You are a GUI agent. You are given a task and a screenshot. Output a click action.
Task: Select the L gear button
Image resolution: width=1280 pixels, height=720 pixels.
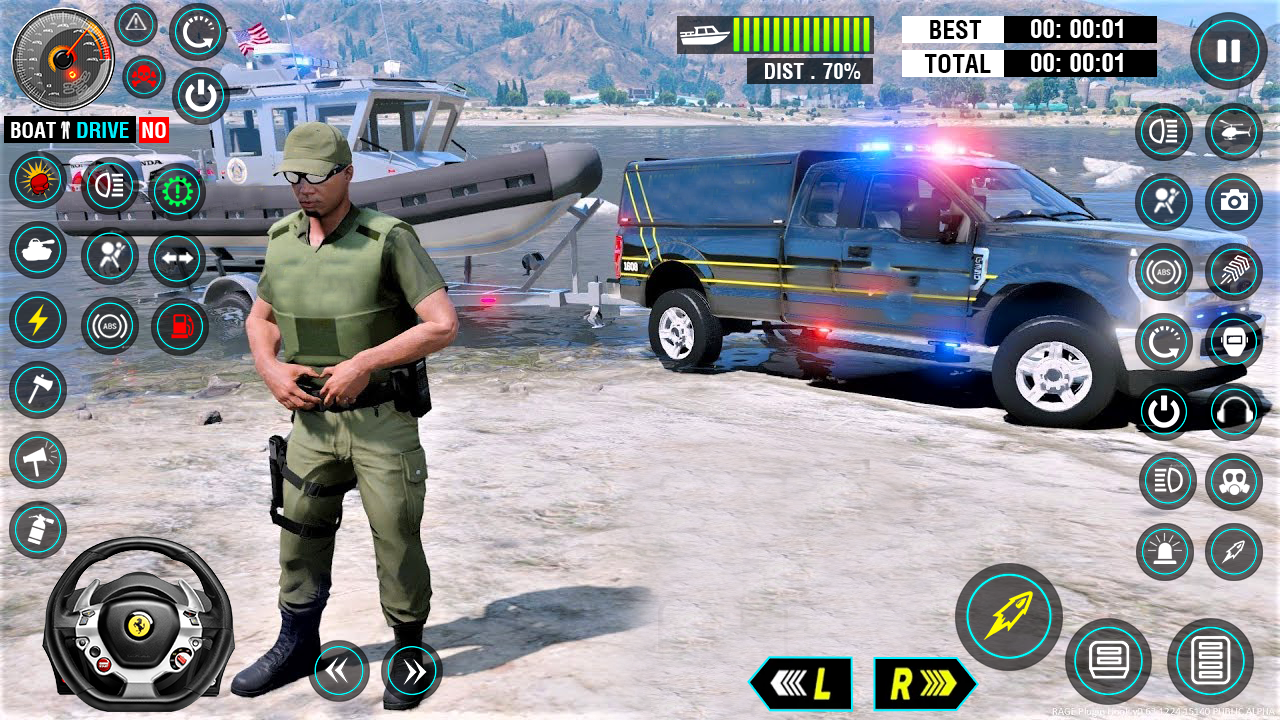[x=803, y=684]
